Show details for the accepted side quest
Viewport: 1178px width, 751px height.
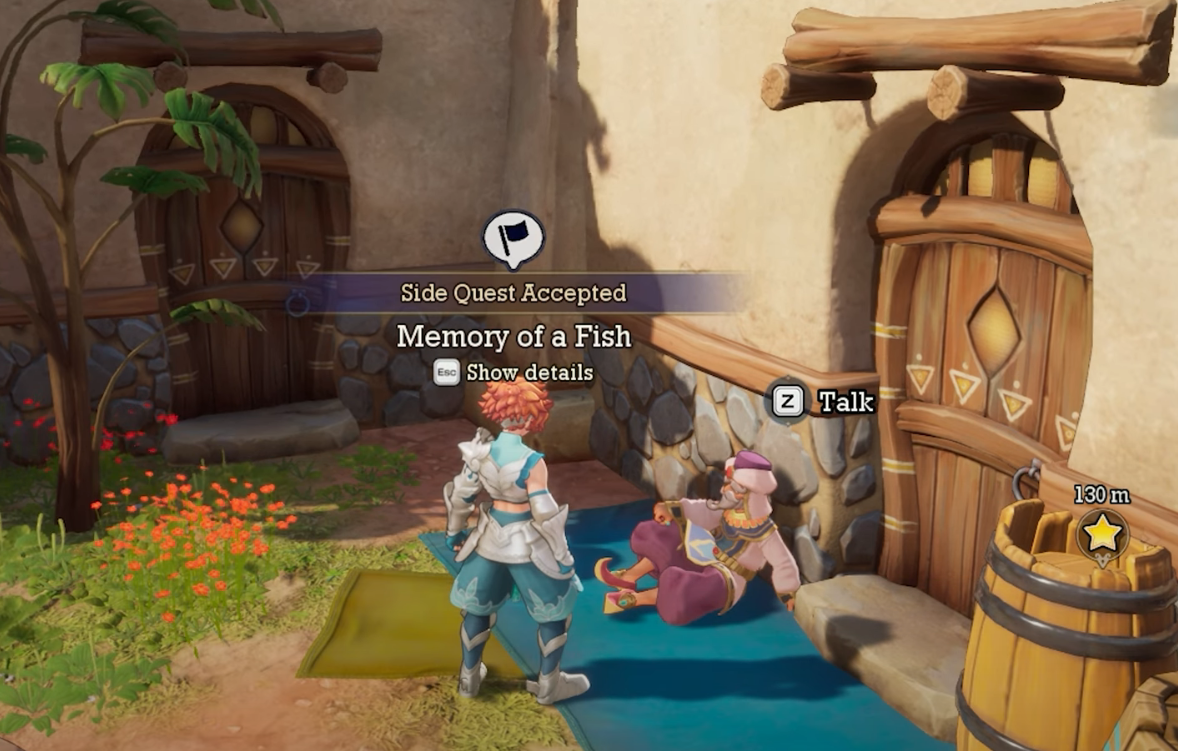515,373
